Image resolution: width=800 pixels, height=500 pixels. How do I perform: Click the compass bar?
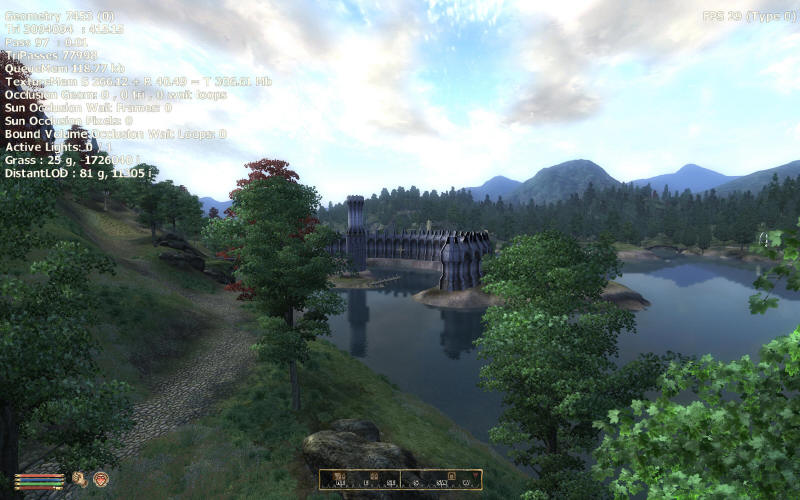click(x=400, y=479)
